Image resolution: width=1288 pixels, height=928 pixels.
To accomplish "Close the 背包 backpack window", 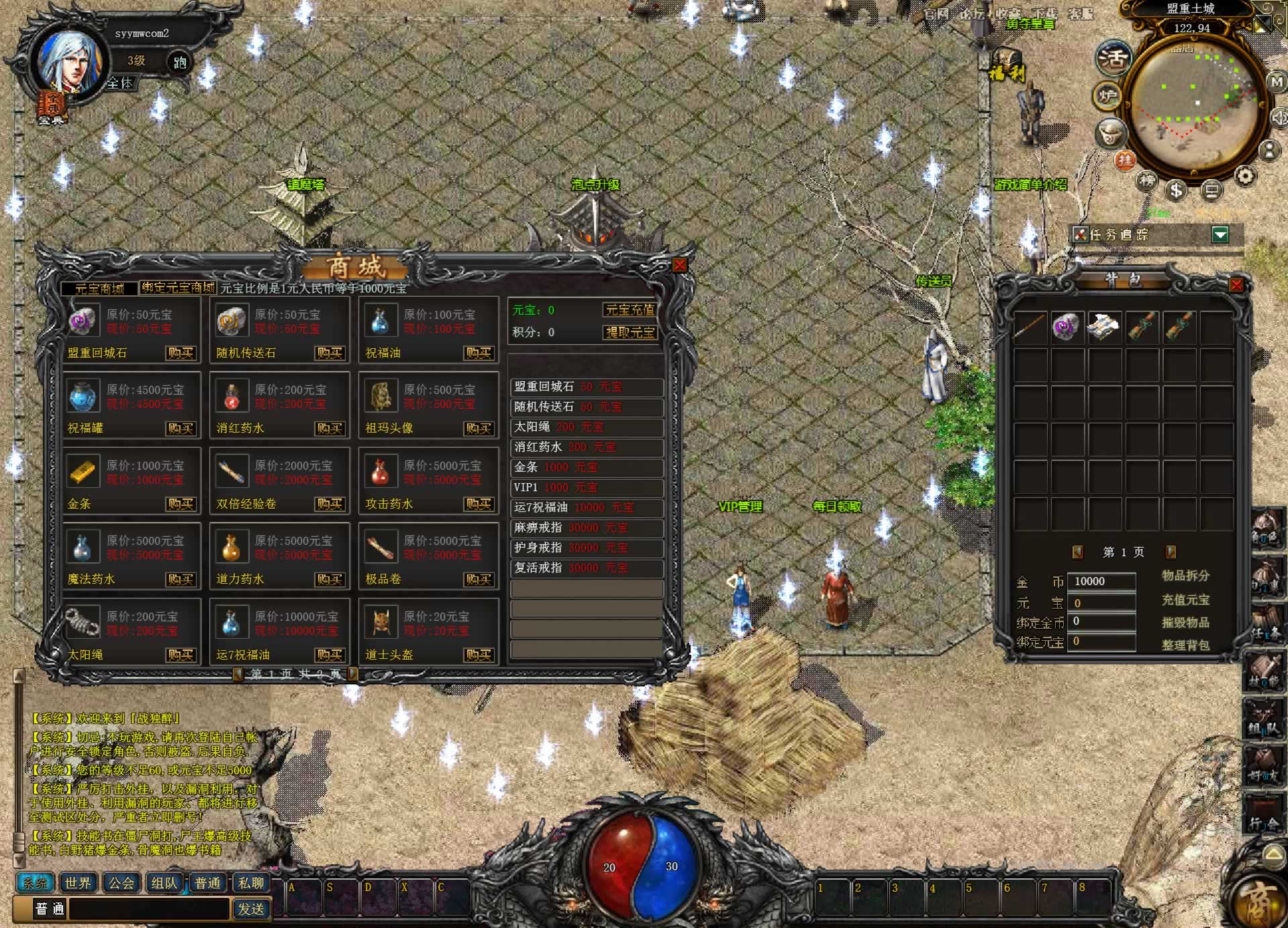I will 1236,285.
